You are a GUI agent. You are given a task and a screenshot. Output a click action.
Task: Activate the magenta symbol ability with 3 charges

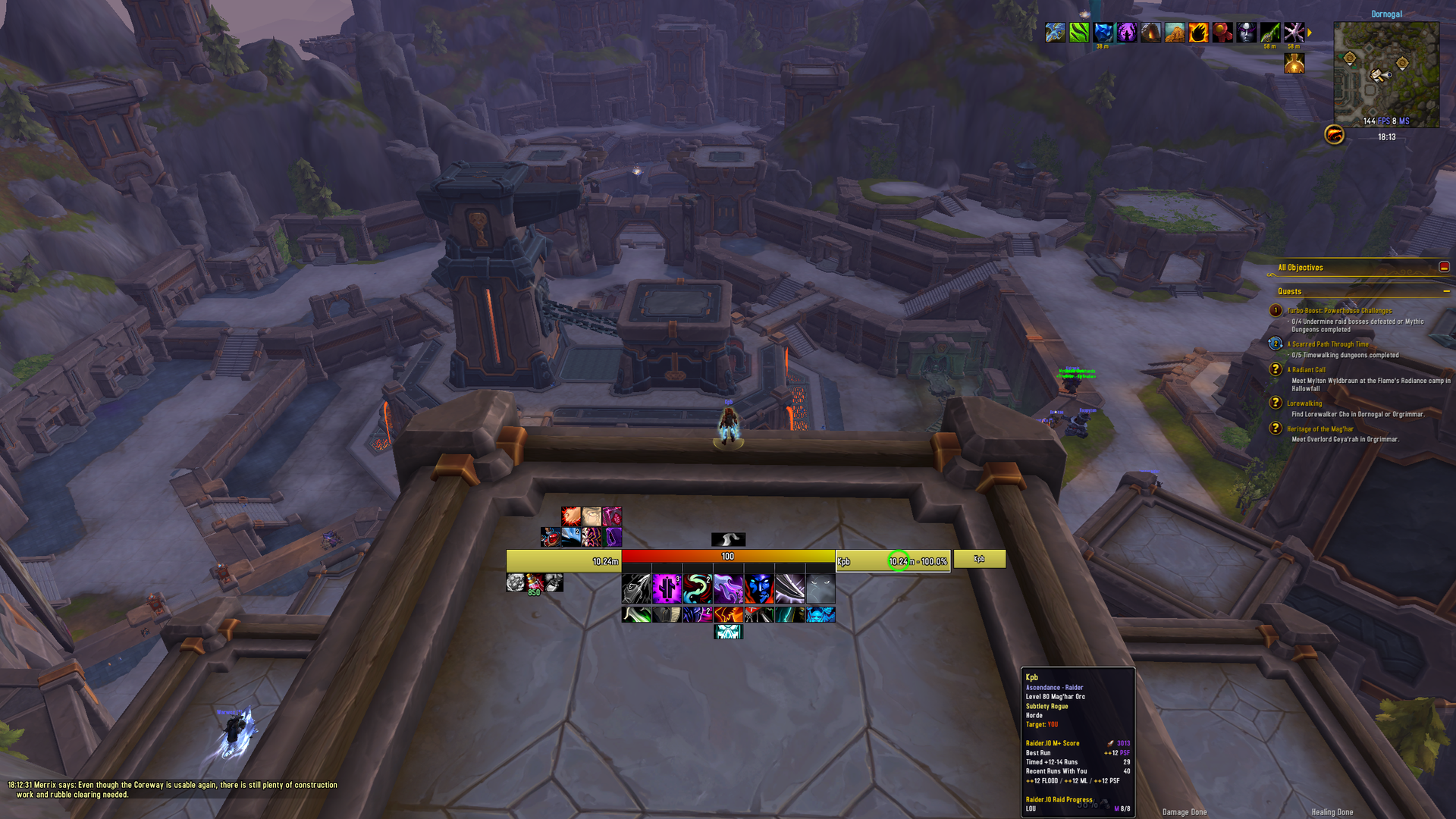click(667, 588)
